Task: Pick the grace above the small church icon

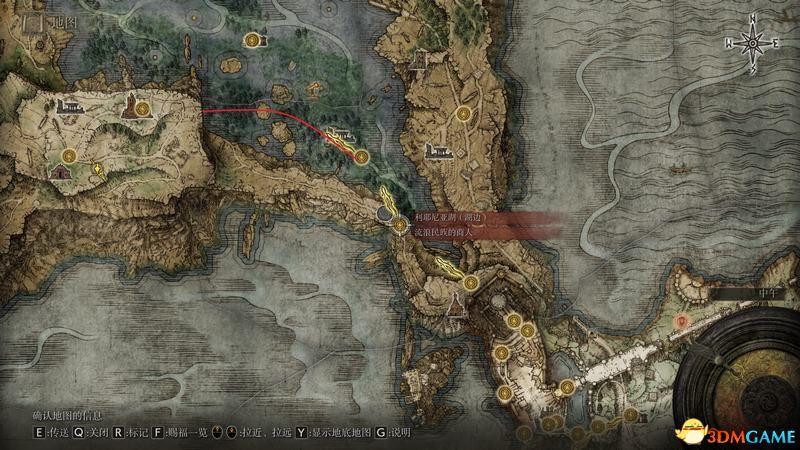Action: (x=68, y=154)
